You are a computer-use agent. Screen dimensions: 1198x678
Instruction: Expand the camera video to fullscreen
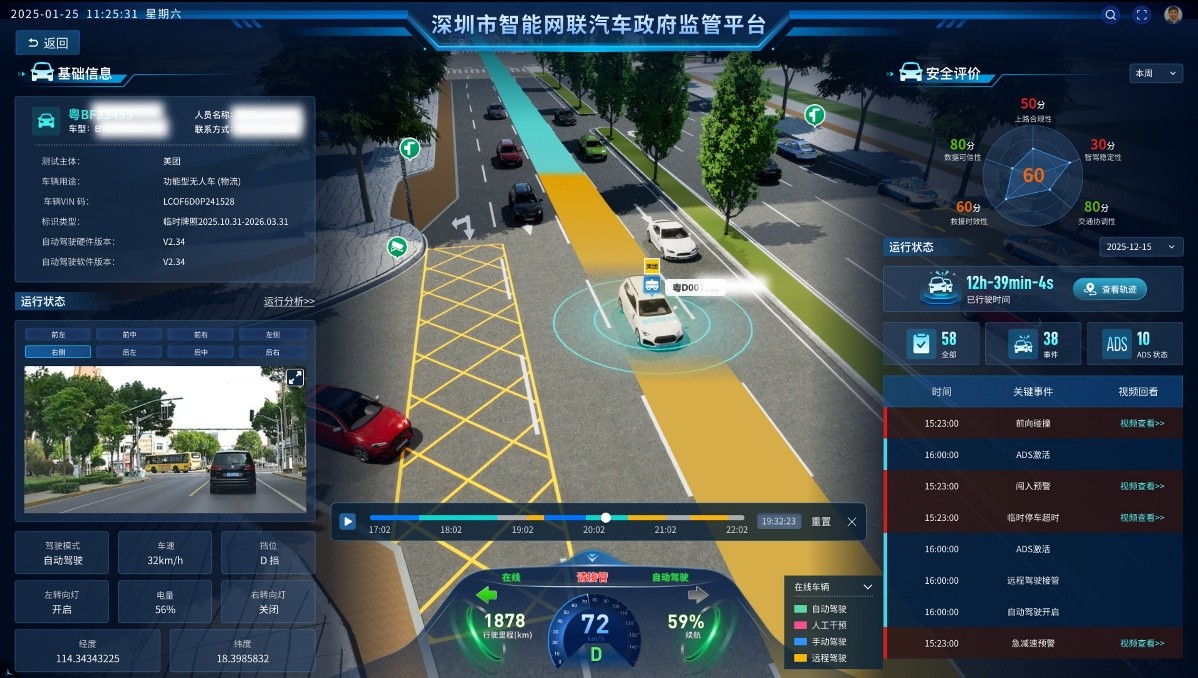[x=295, y=377]
